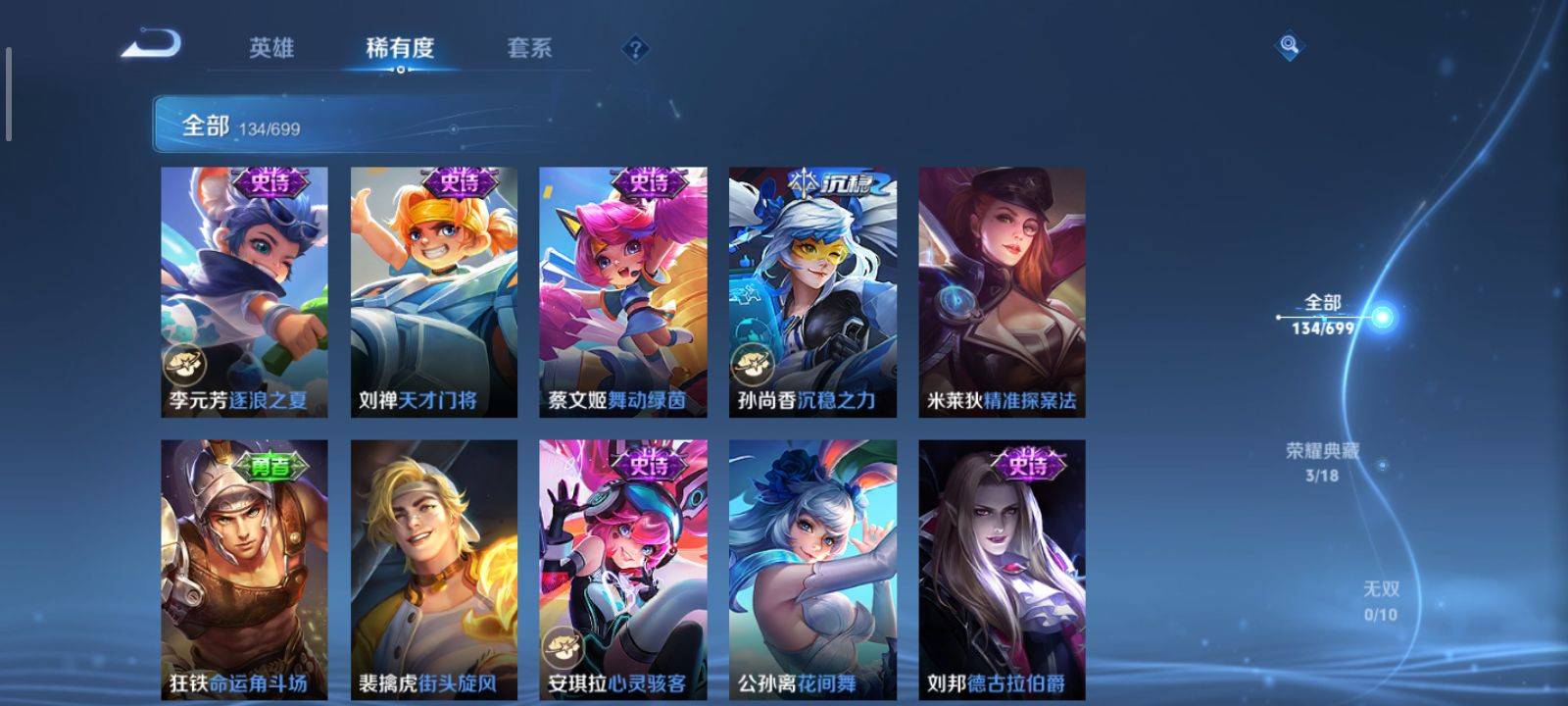
Task: Select the 孙尚香 沉稳之力 skin card
Action: 812,291
